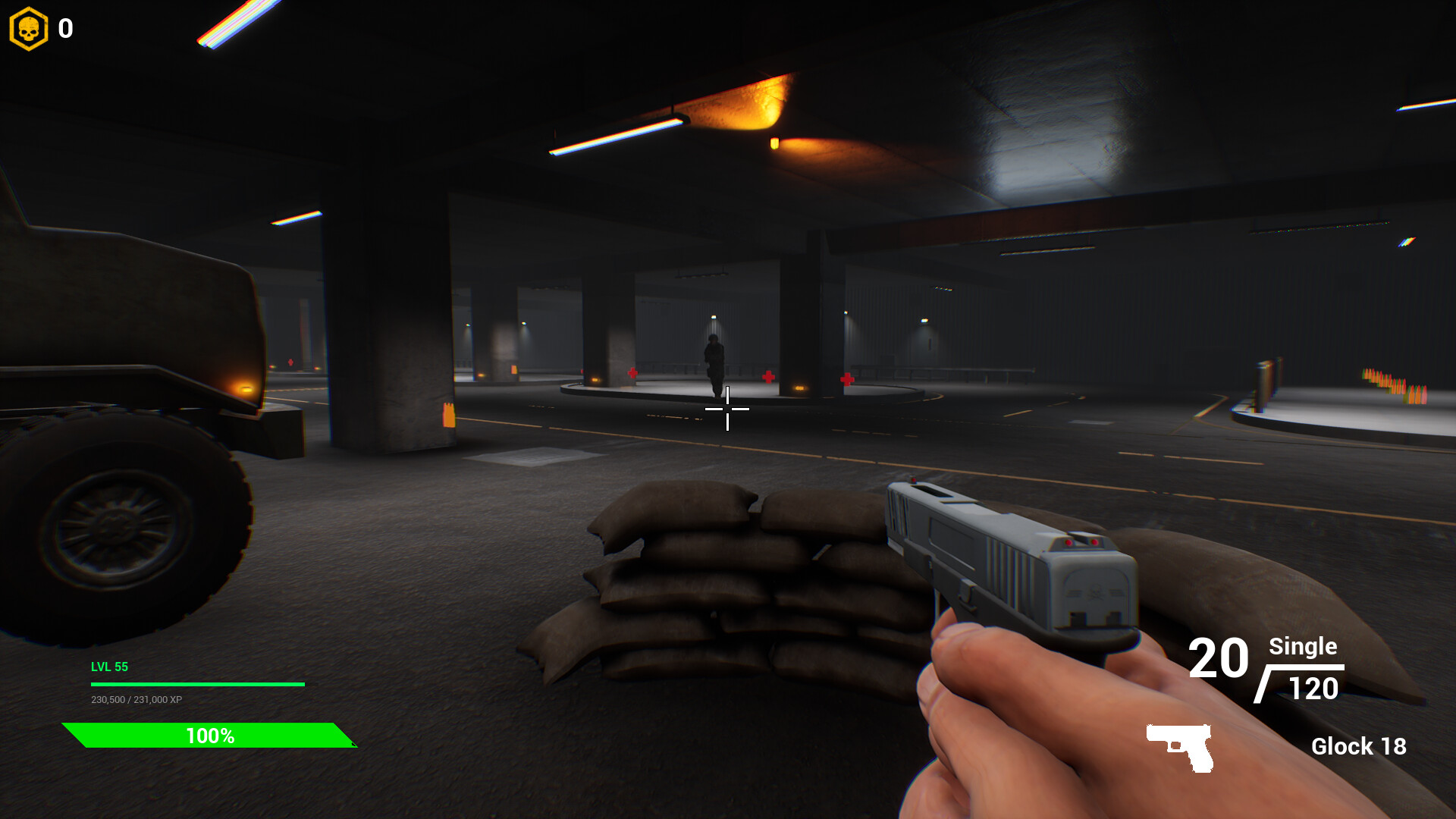Click the green 100% health bar
This screenshot has height=819, width=1456.
210,735
